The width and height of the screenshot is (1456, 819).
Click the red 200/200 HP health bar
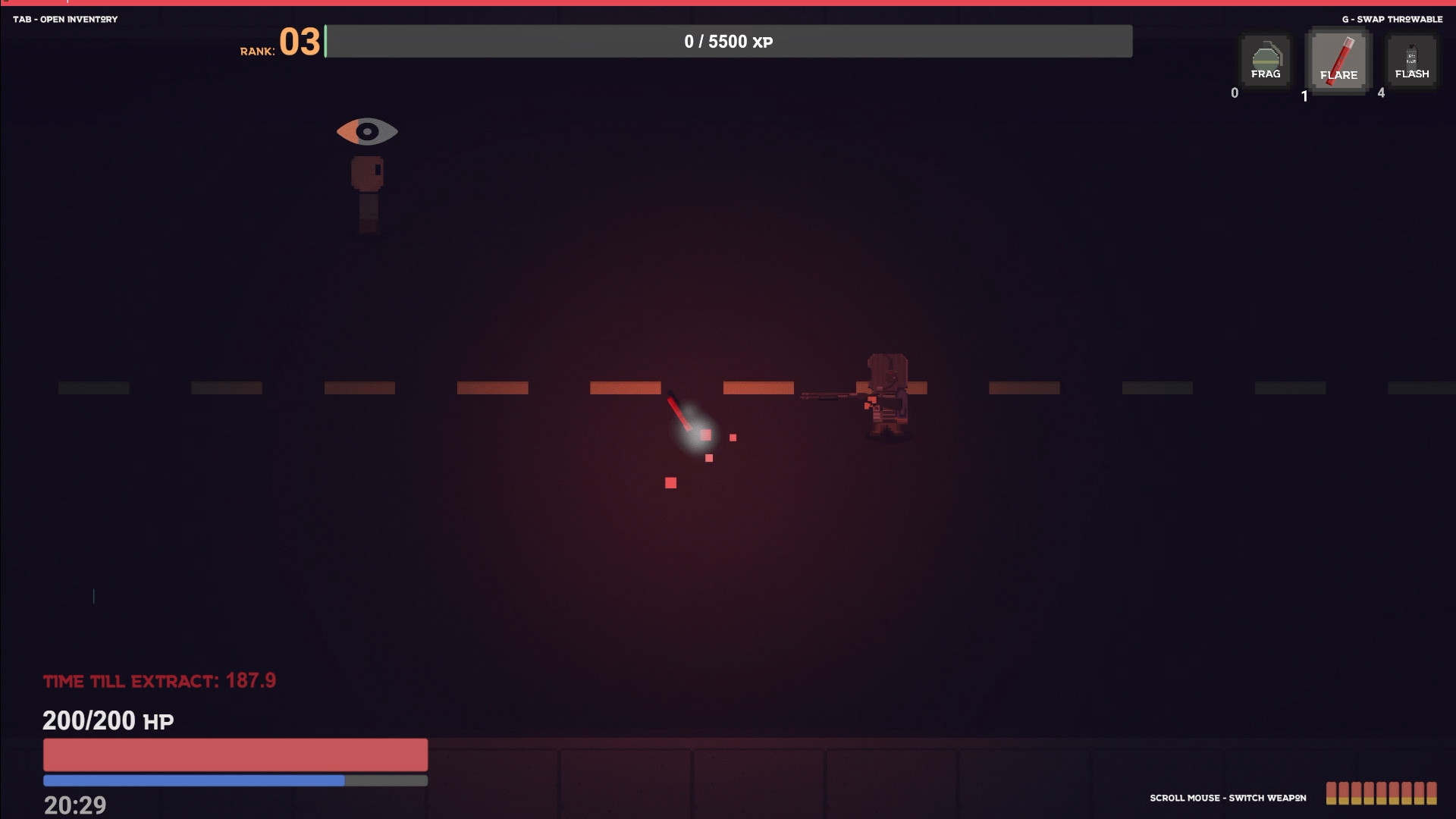pos(235,755)
